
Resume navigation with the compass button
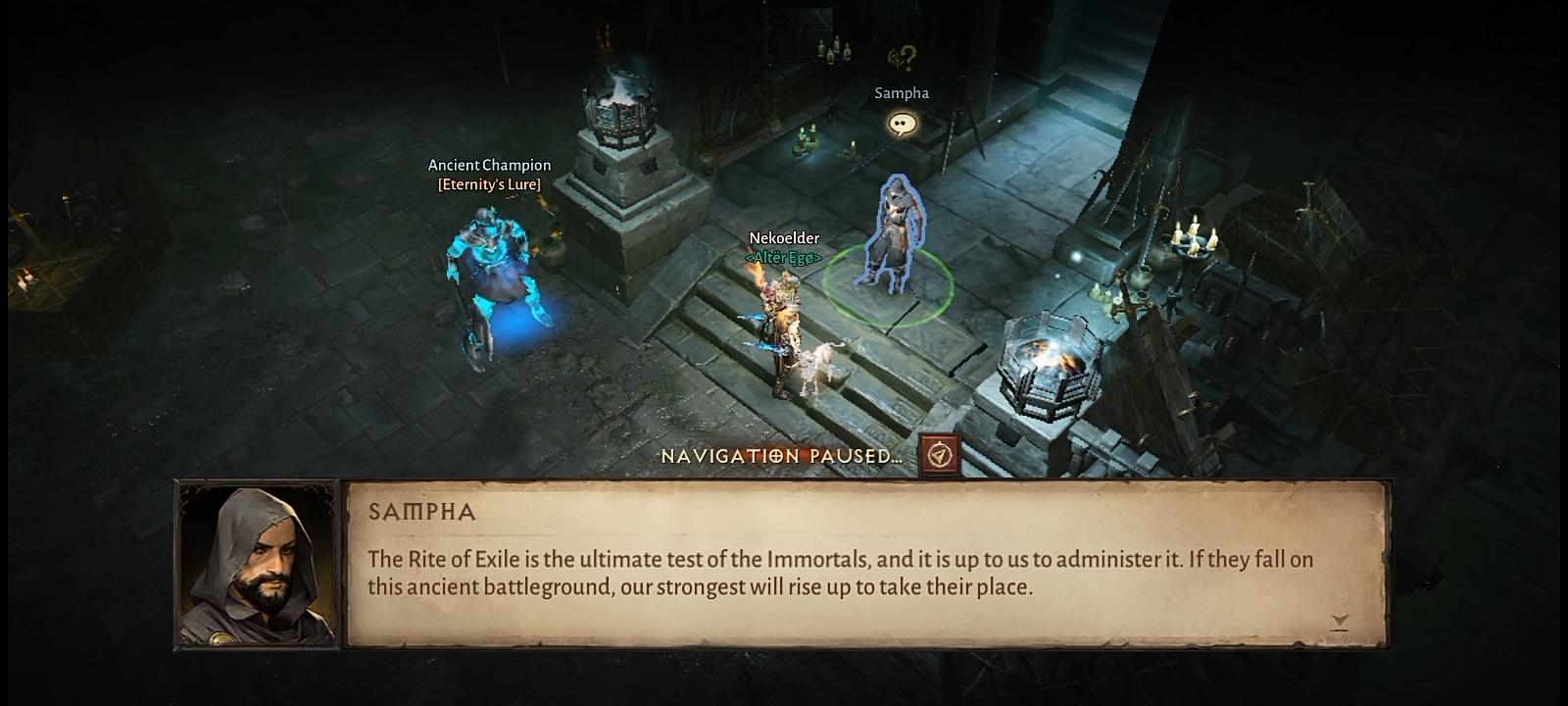click(940, 455)
